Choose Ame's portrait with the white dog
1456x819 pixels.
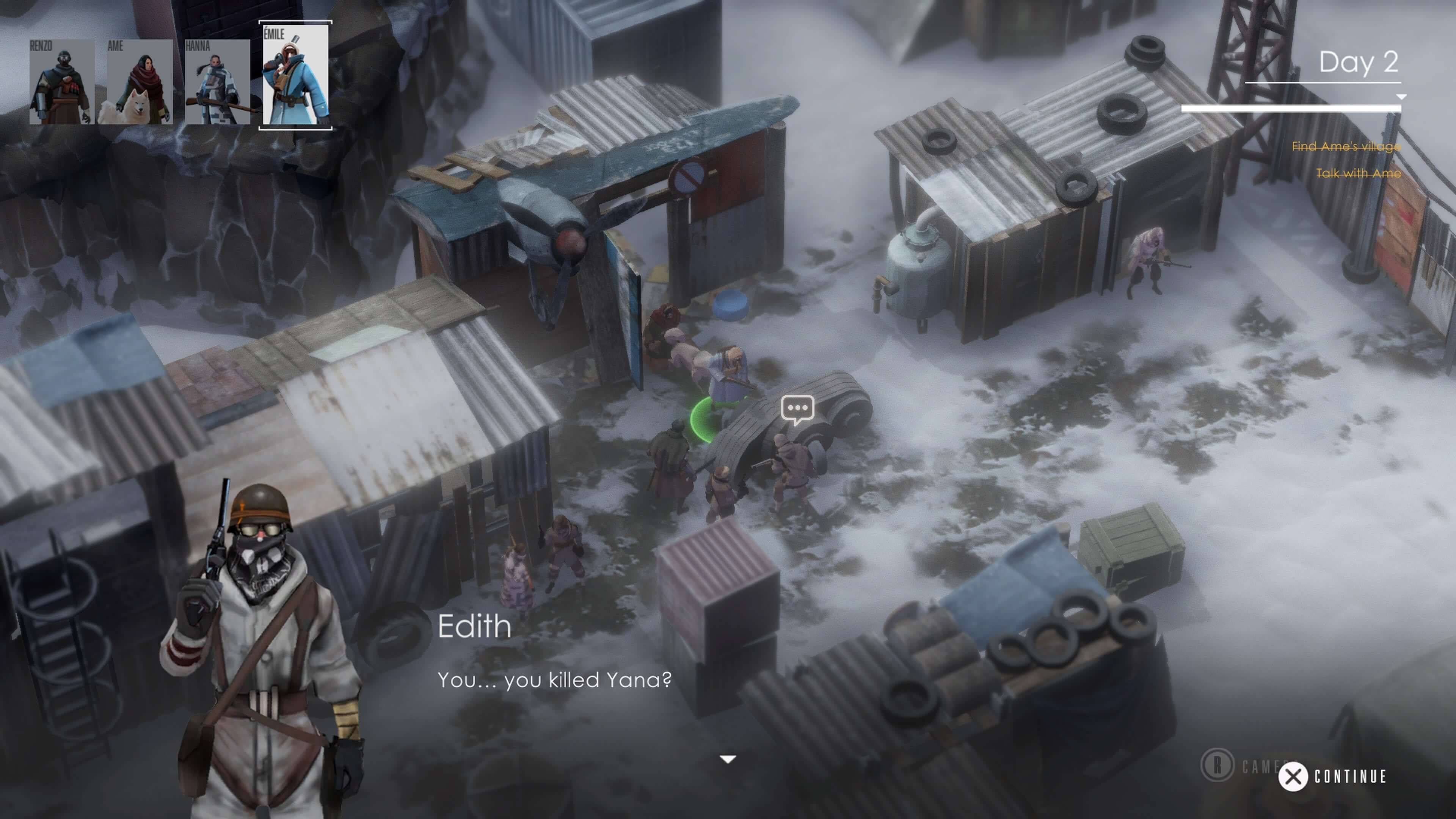(x=139, y=82)
